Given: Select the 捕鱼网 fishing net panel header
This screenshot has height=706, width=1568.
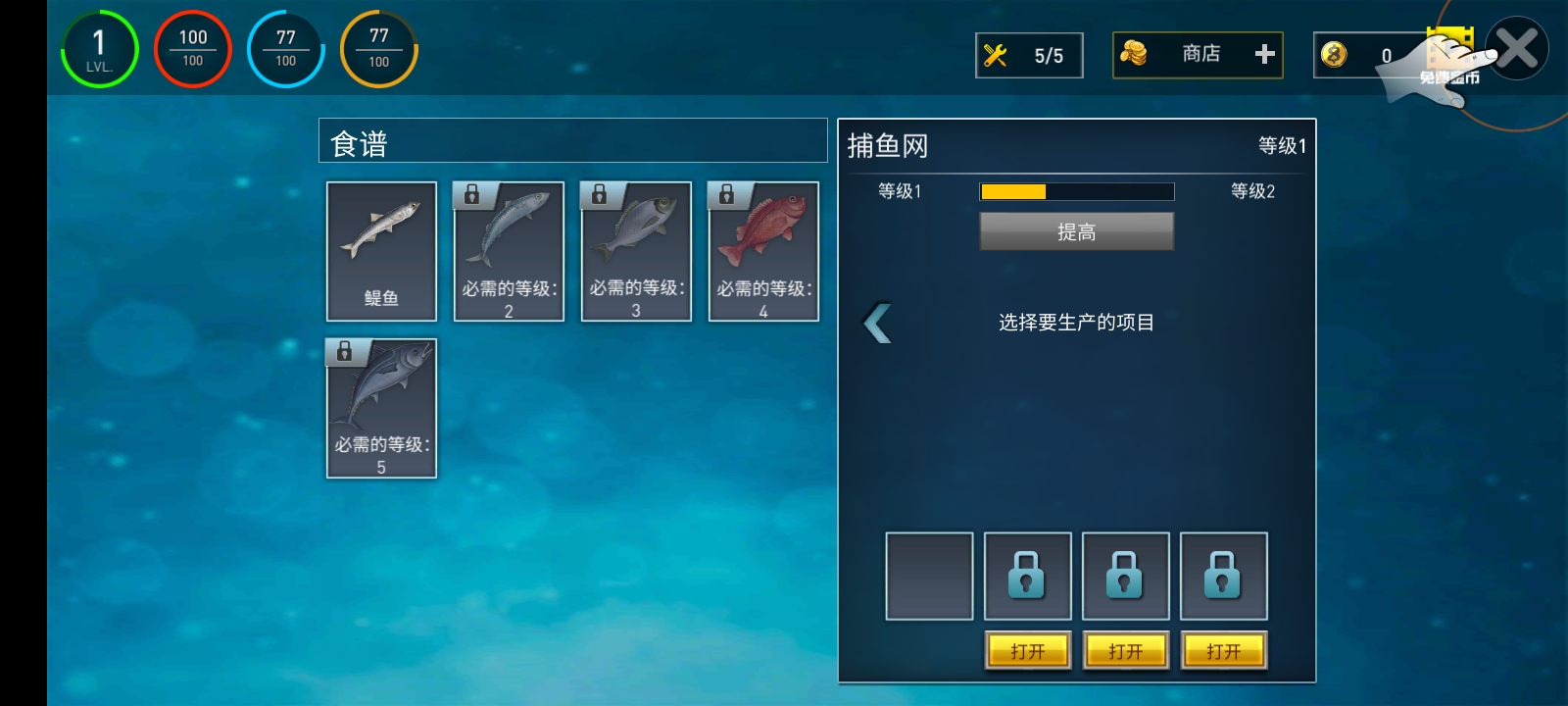Looking at the screenshot, I should point(887,144).
